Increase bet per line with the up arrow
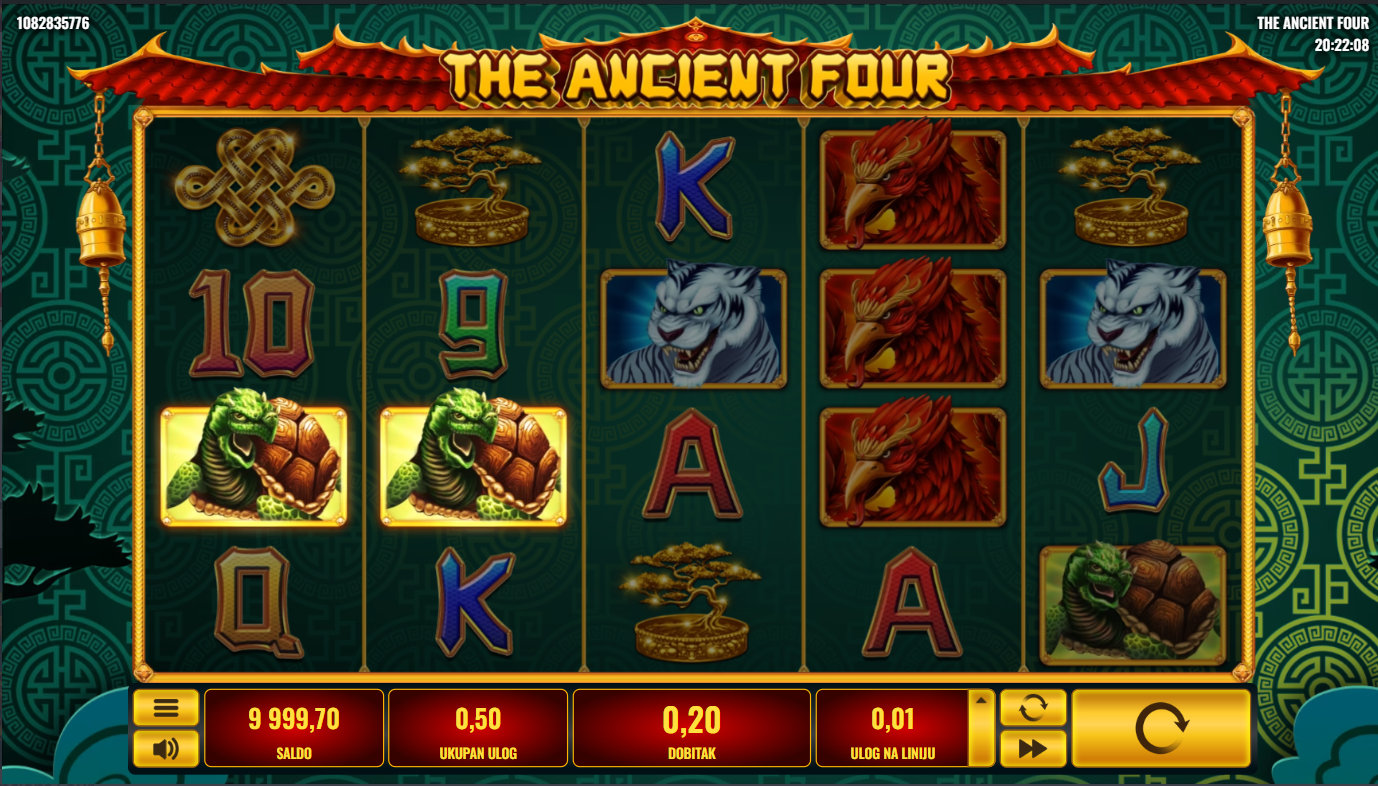 coord(981,701)
